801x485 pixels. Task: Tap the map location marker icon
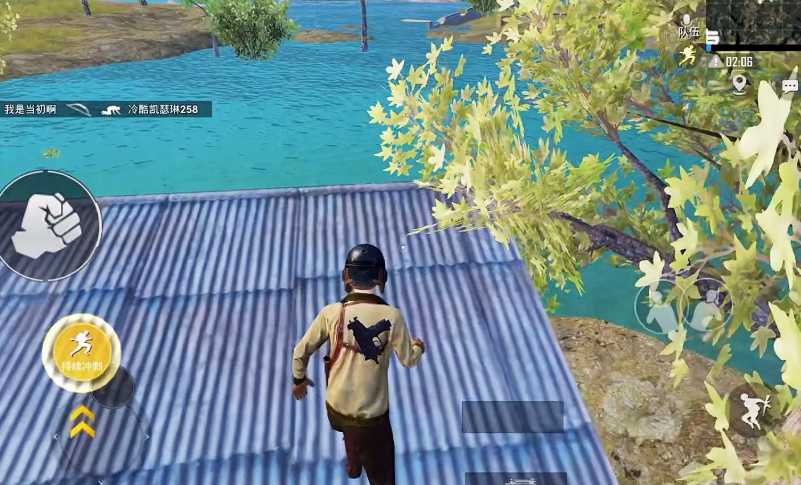coord(739,83)
